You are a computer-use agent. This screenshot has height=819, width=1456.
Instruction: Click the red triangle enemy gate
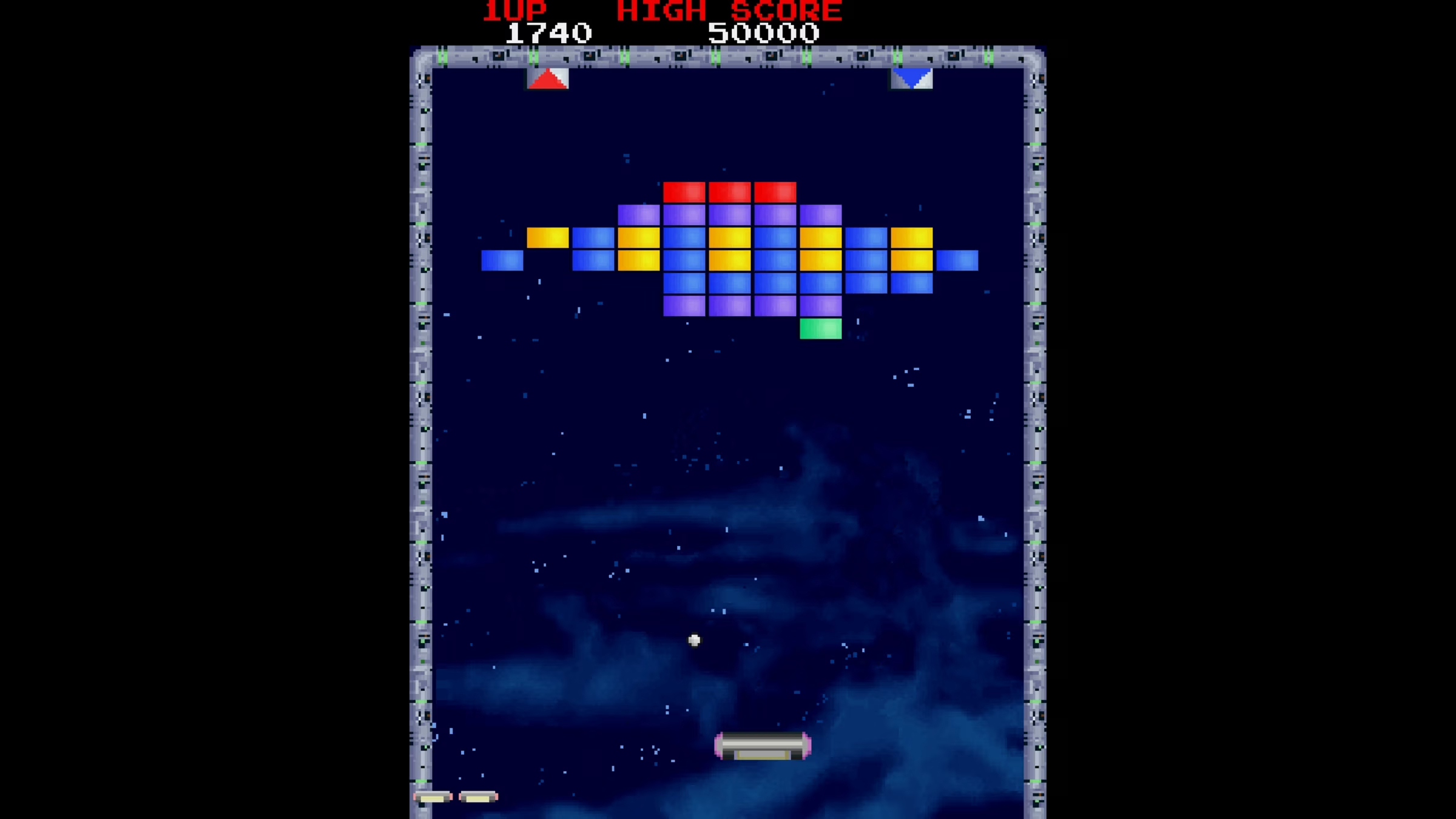[547, 79]
